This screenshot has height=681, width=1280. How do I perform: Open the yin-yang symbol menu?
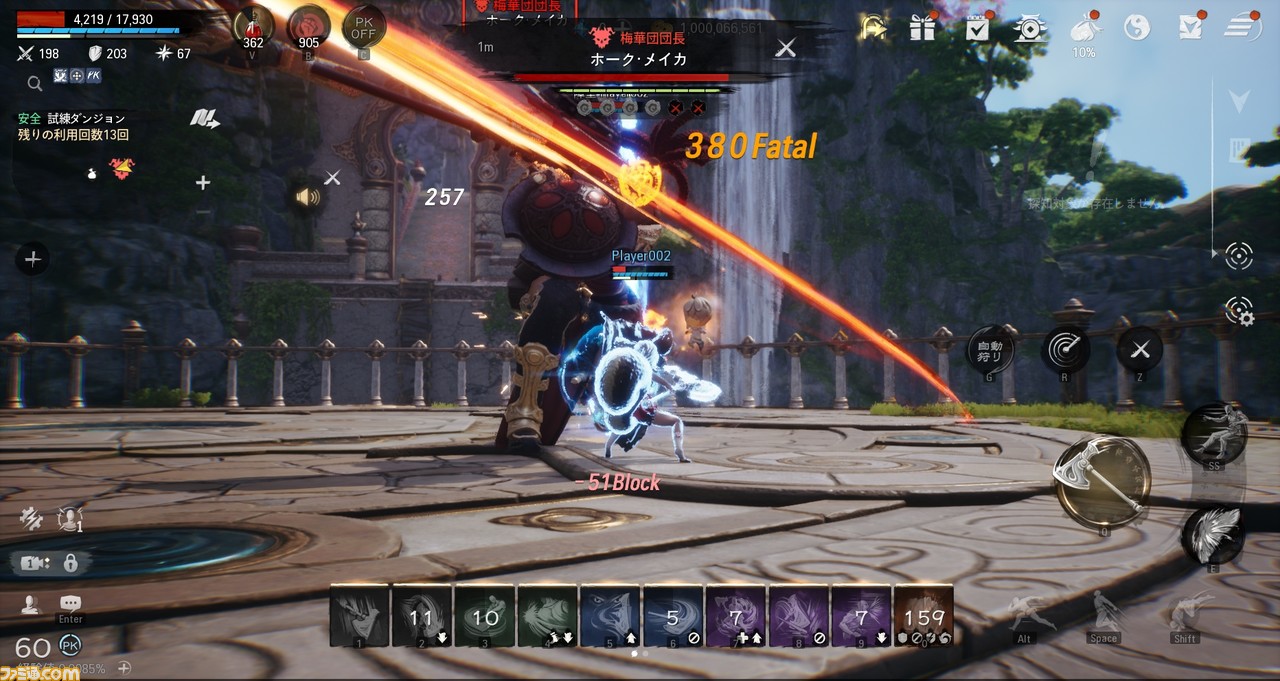pos(1136,28)
